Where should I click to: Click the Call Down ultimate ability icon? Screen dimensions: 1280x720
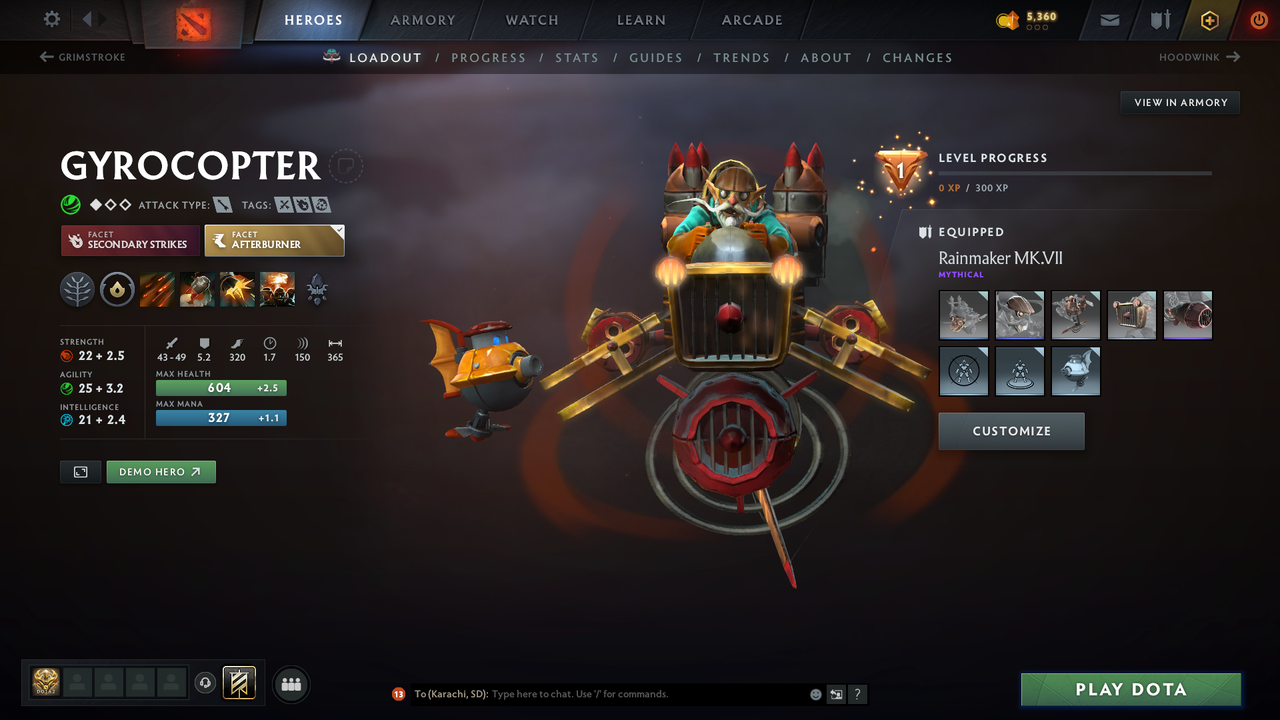click(277, 289)
